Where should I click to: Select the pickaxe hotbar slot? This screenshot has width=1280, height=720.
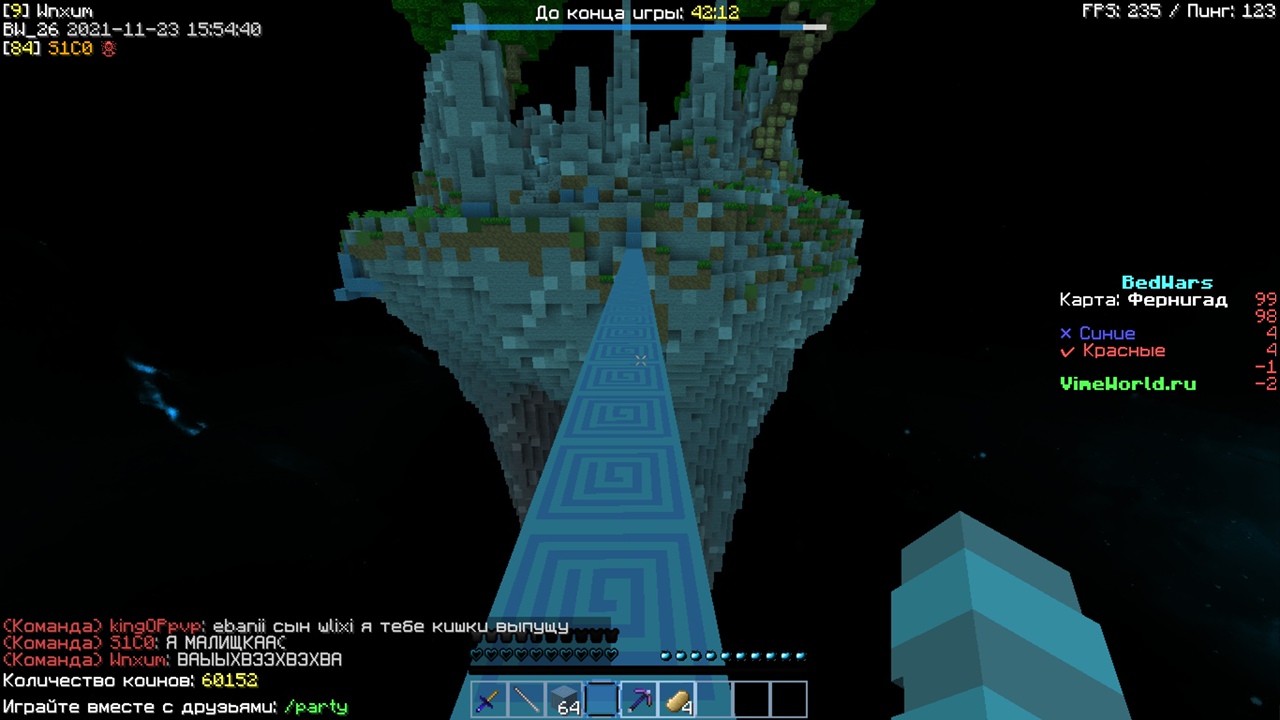click(x=640, y=701)
